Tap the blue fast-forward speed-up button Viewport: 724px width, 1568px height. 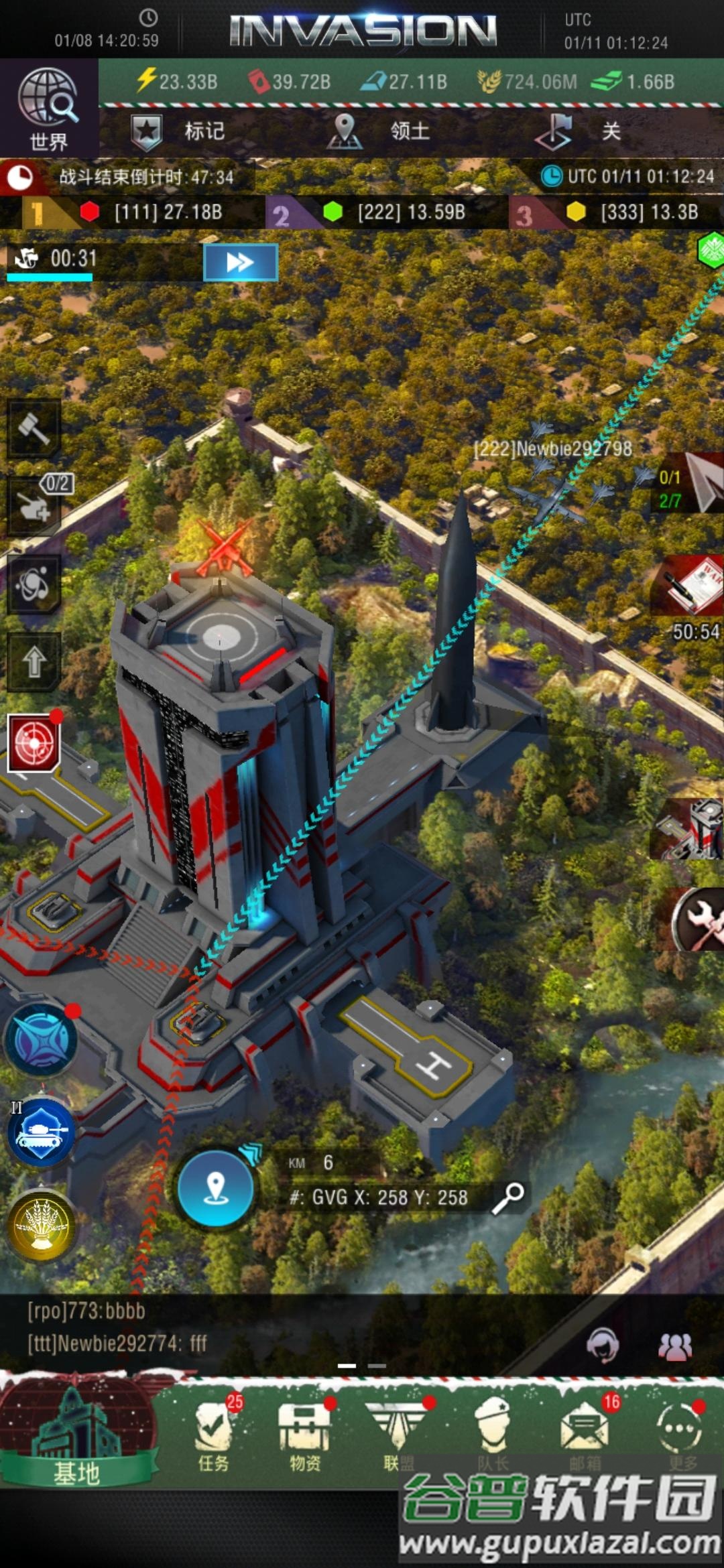(x=240, y=262)
